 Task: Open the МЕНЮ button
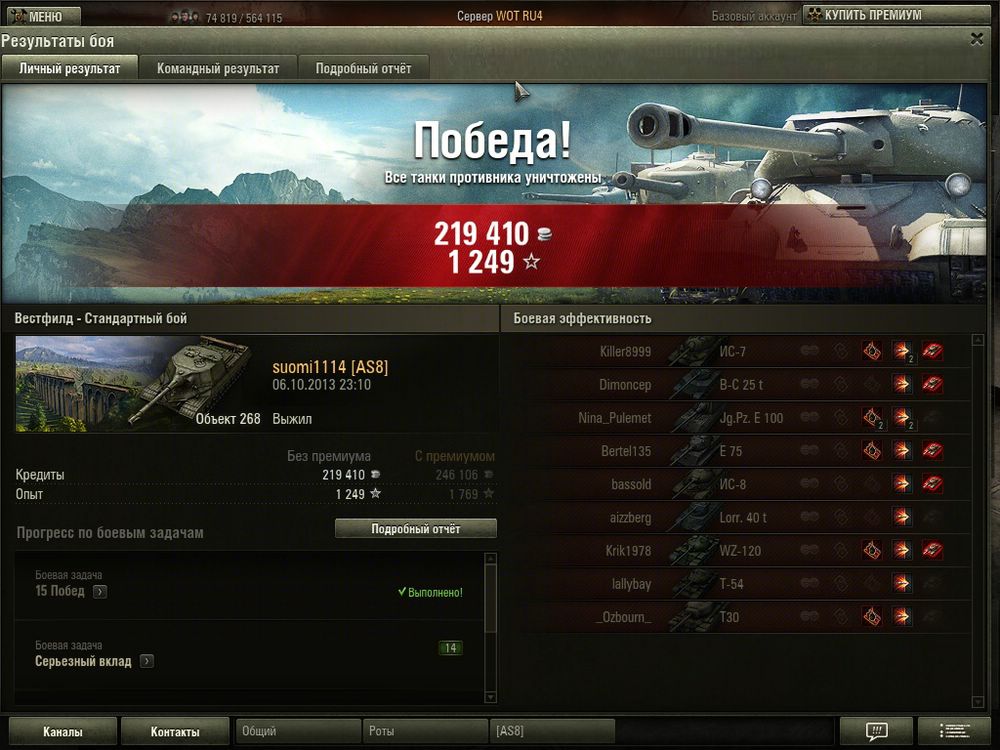[x=37, y=16]
